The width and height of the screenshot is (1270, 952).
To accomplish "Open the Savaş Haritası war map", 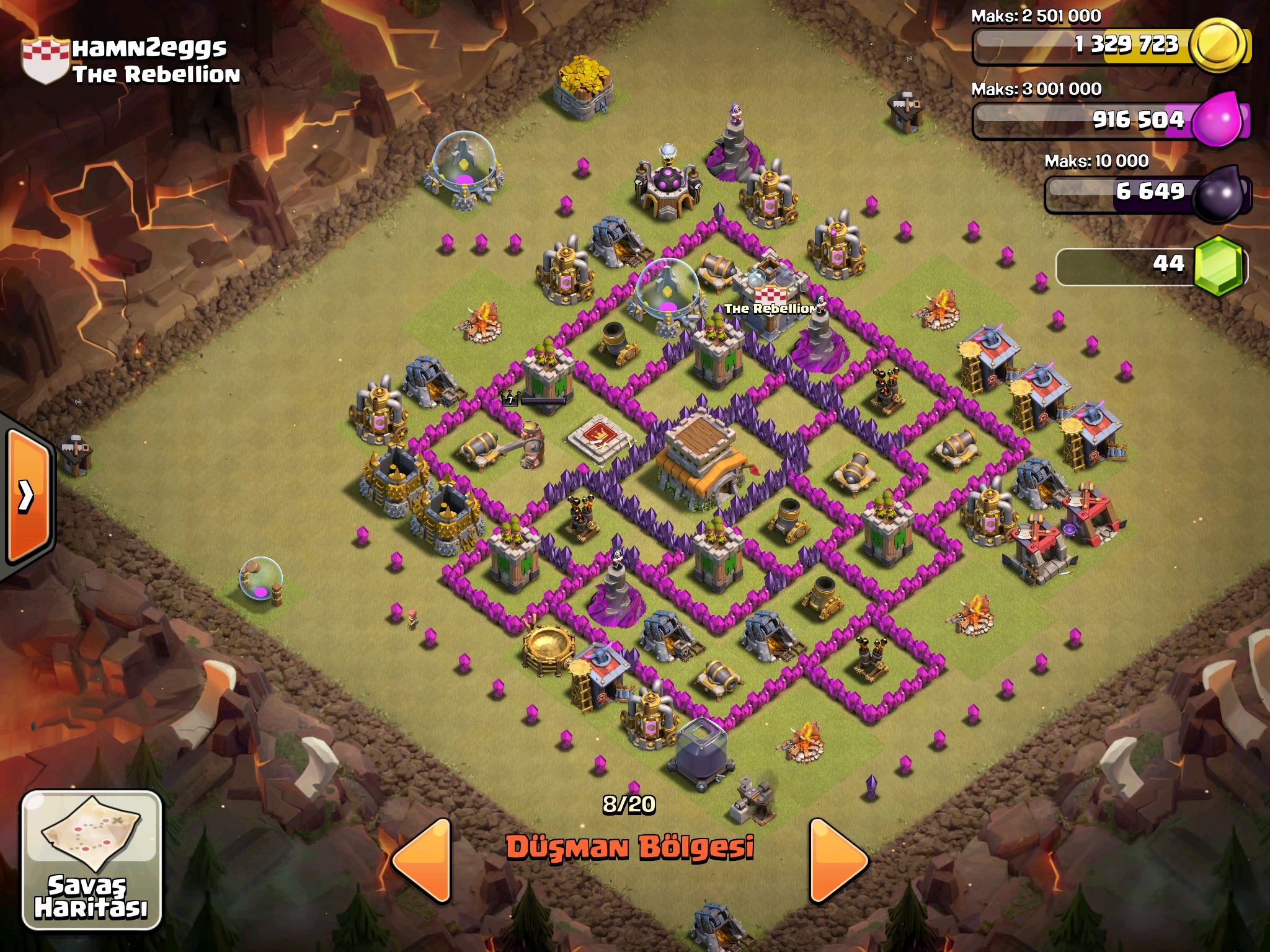I will pyautogui.click(x=92, y=859).
